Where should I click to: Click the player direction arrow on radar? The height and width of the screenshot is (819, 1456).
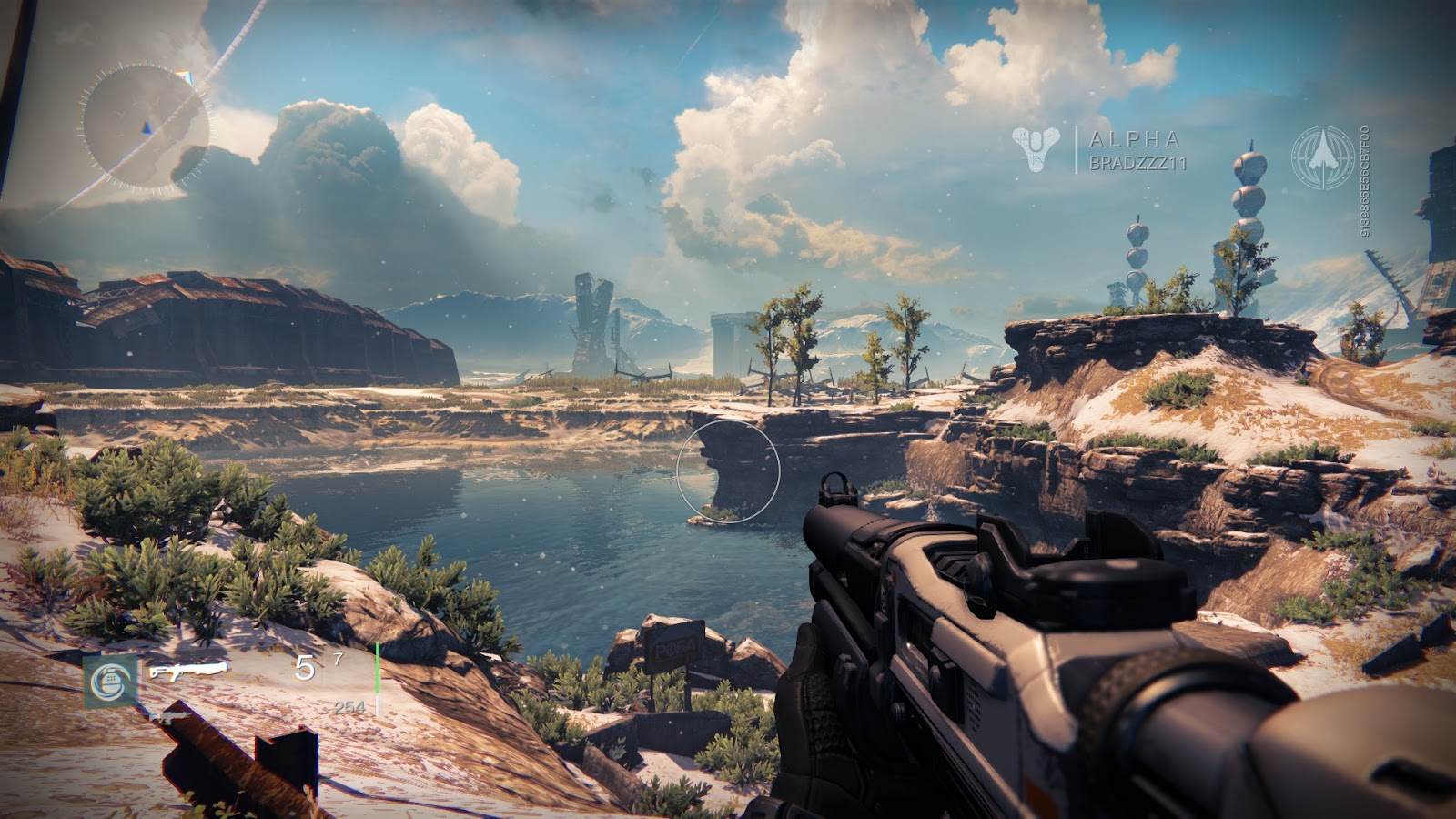(x=146, y=127)
